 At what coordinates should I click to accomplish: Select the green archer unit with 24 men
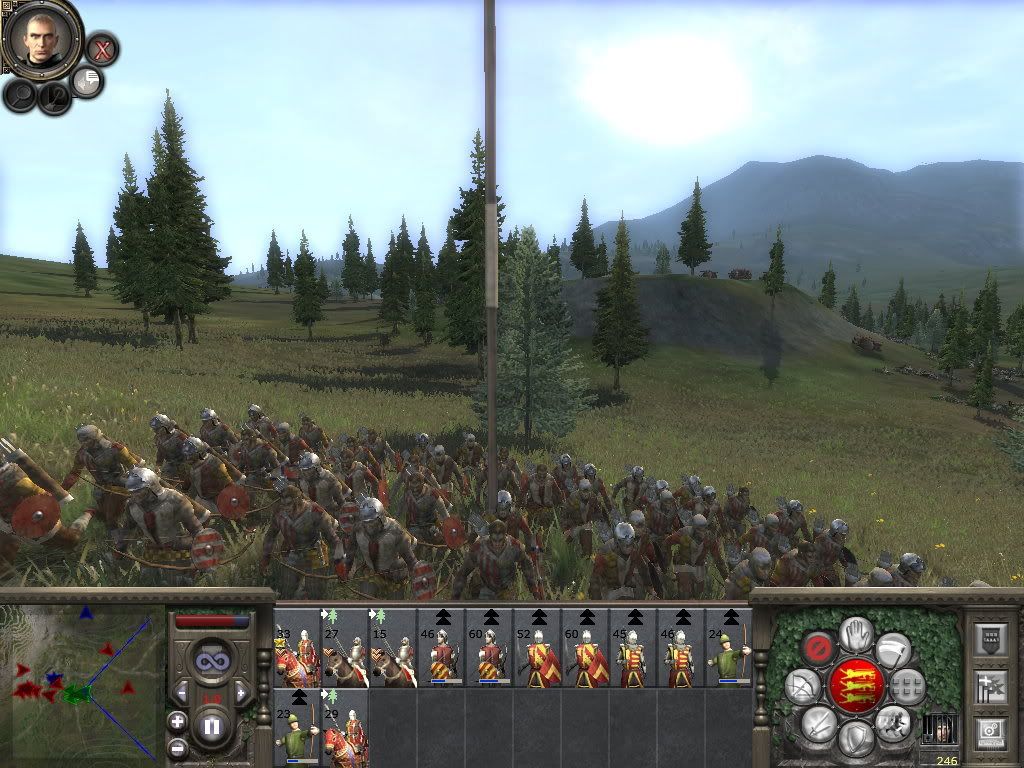pyautogui.click(x=729, y=648)
